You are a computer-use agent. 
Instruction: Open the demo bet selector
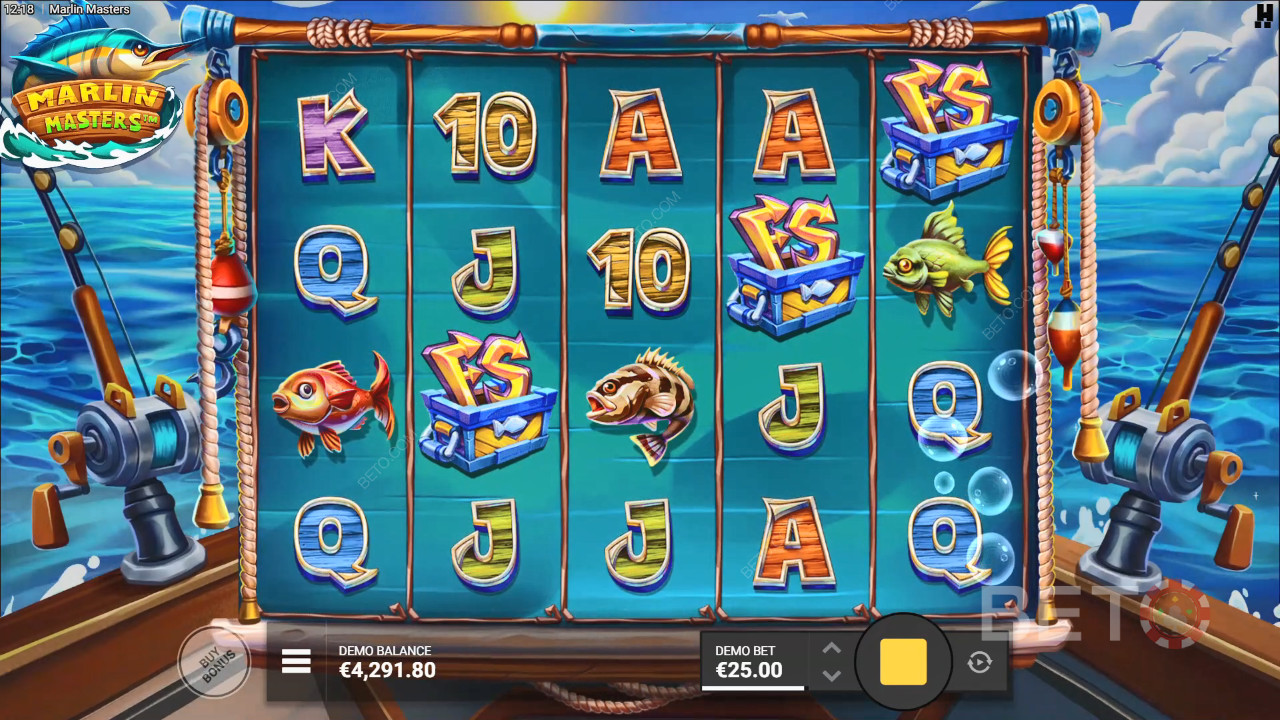(x=752, y=662)
